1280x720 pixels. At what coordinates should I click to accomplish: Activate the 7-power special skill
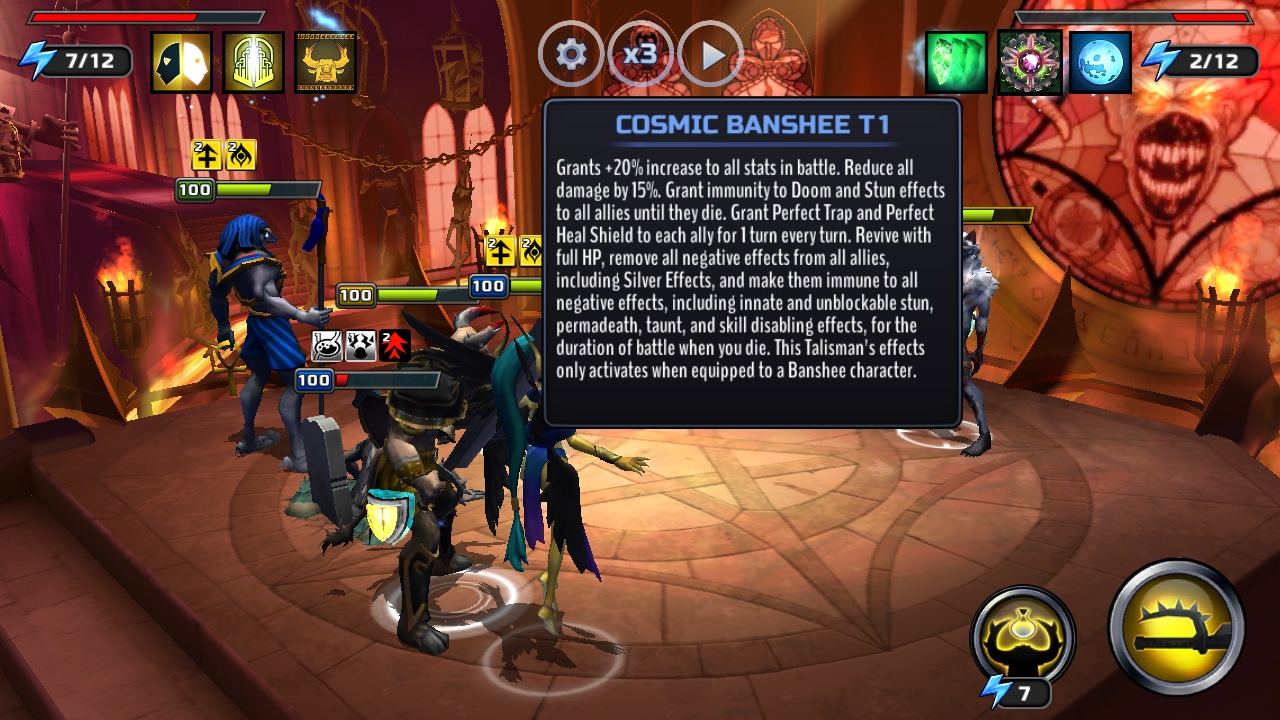(1022, 637)
